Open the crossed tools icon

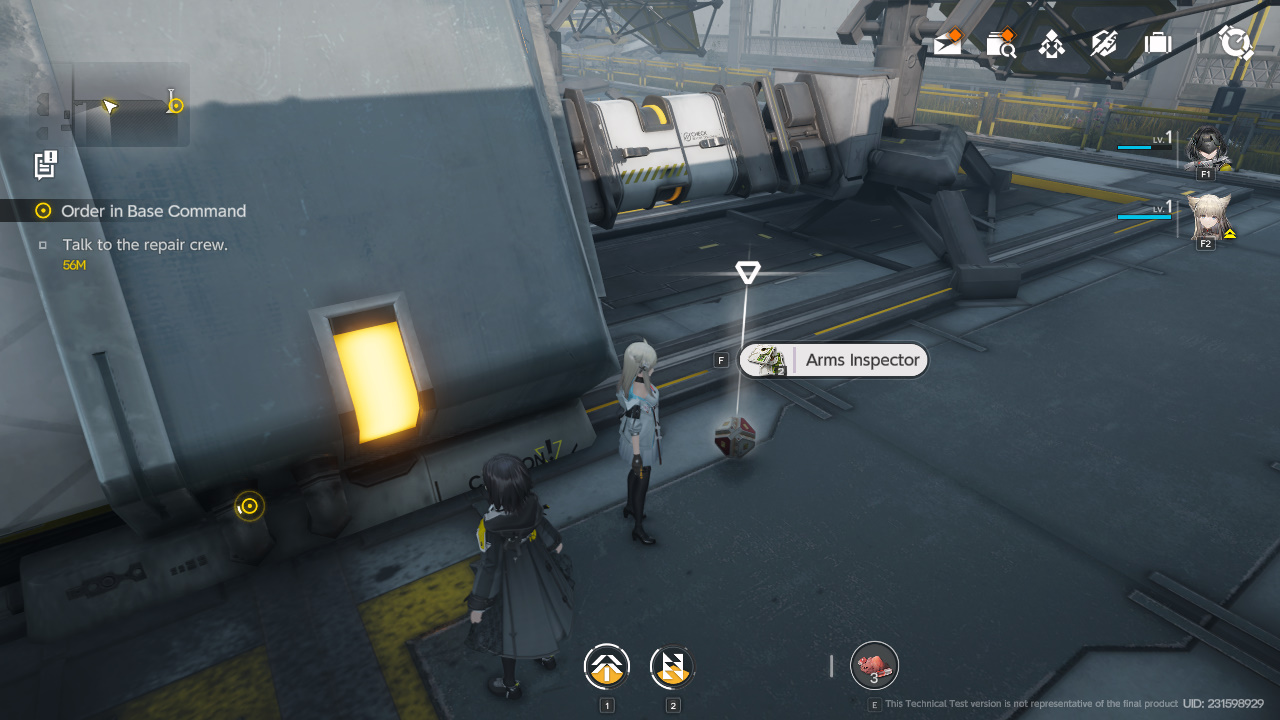pyautogui.click(x=1104, y=43)
